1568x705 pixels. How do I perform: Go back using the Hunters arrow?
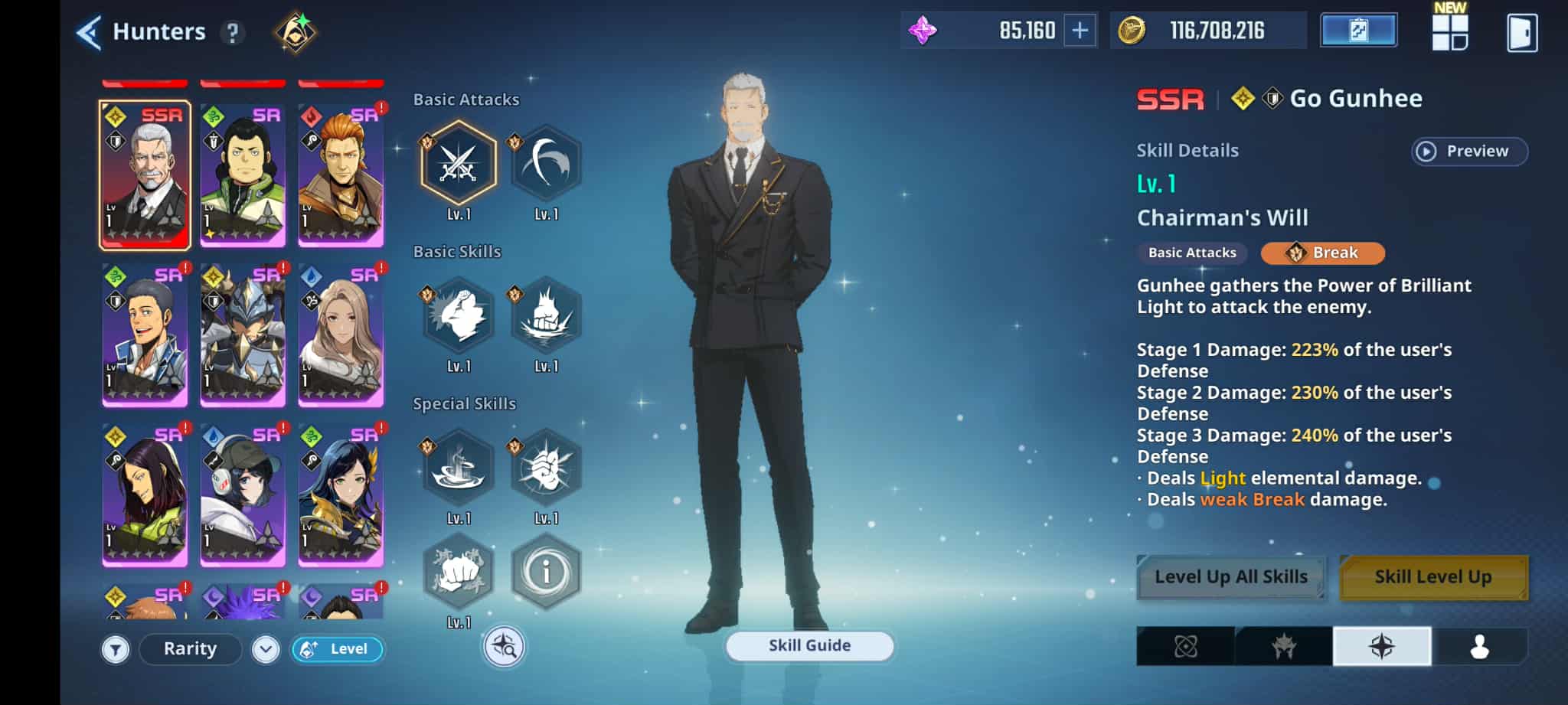point(89,33)
